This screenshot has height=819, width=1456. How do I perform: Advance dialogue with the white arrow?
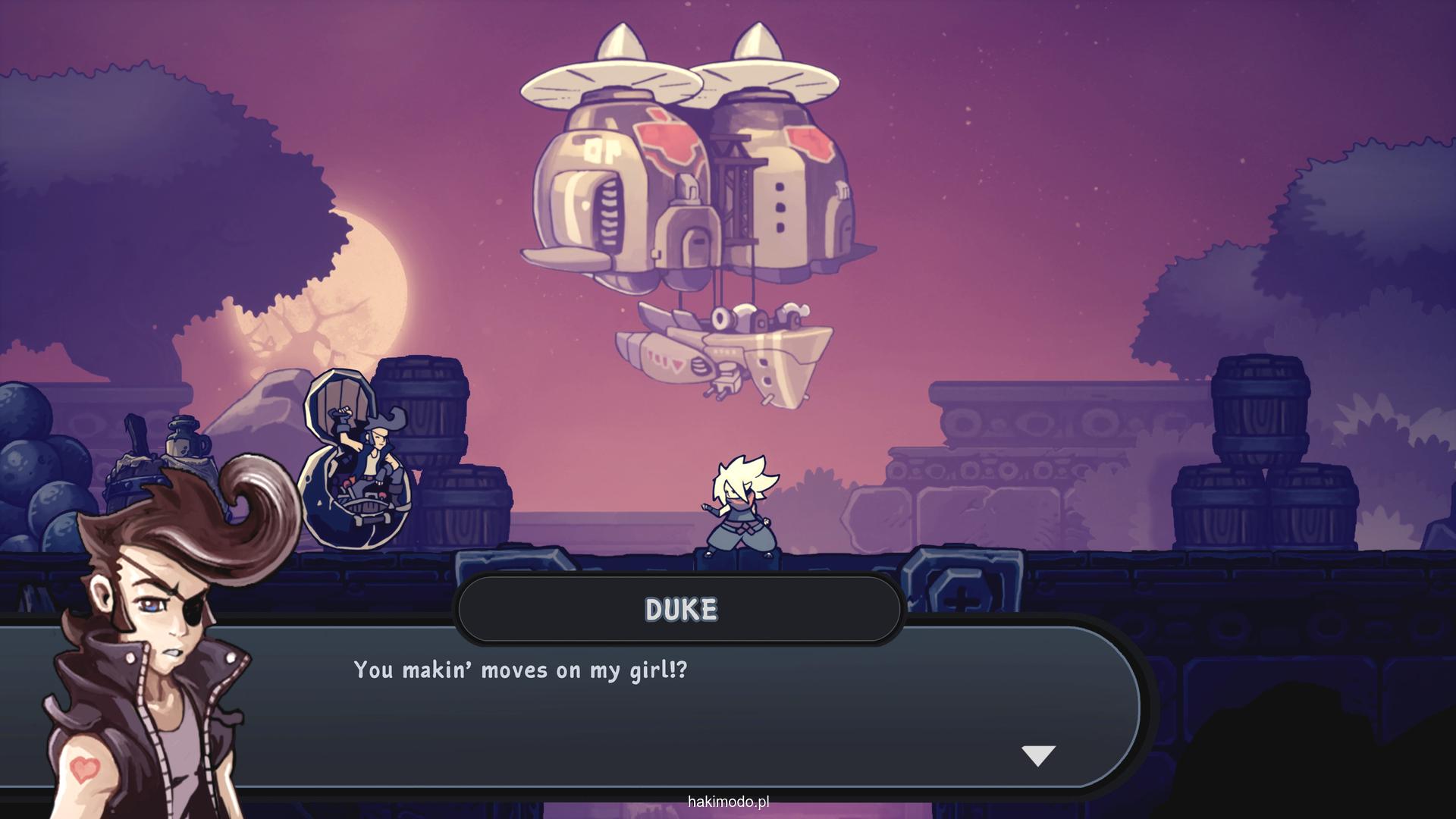click(x=1038, y=755)
